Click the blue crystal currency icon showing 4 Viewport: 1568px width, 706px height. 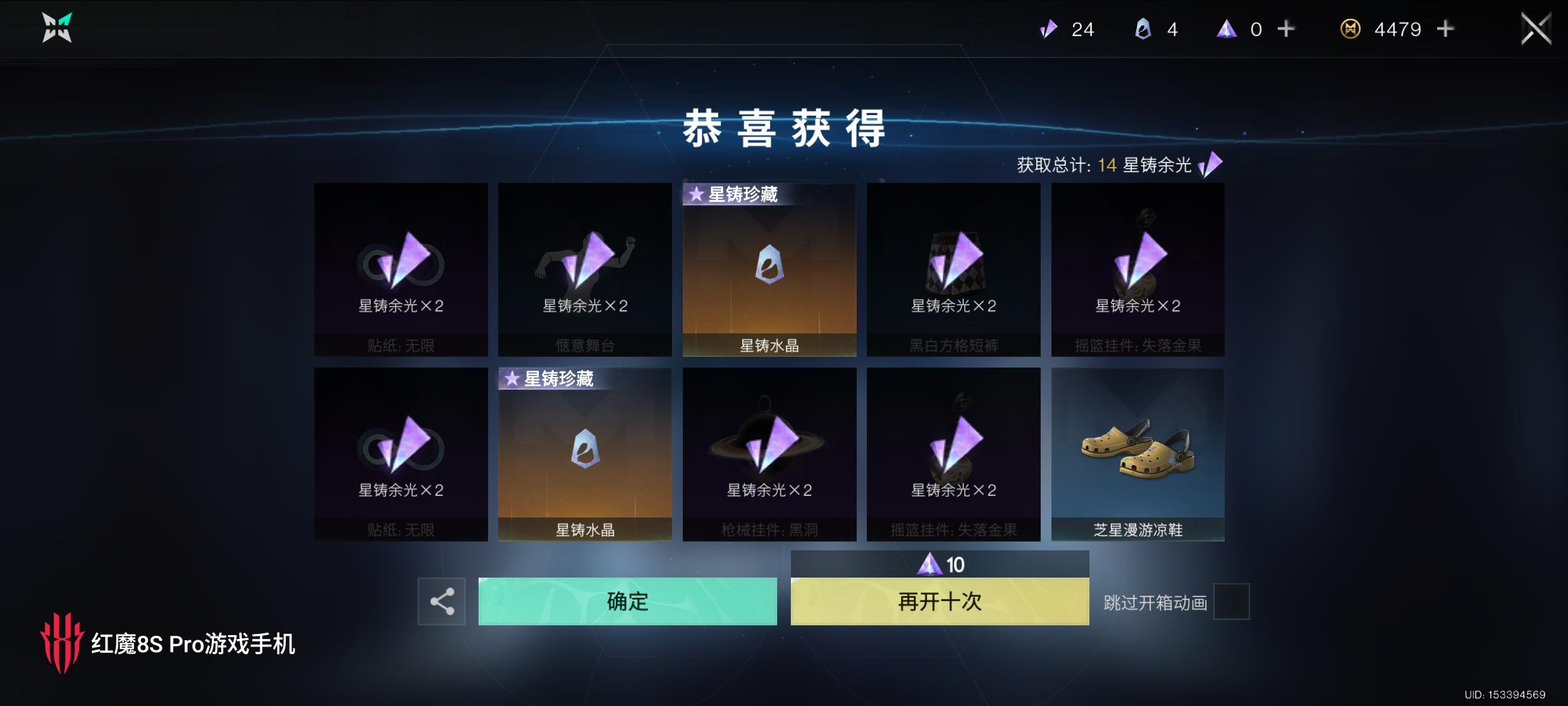pyautogui.click(x=1142, y=29)
